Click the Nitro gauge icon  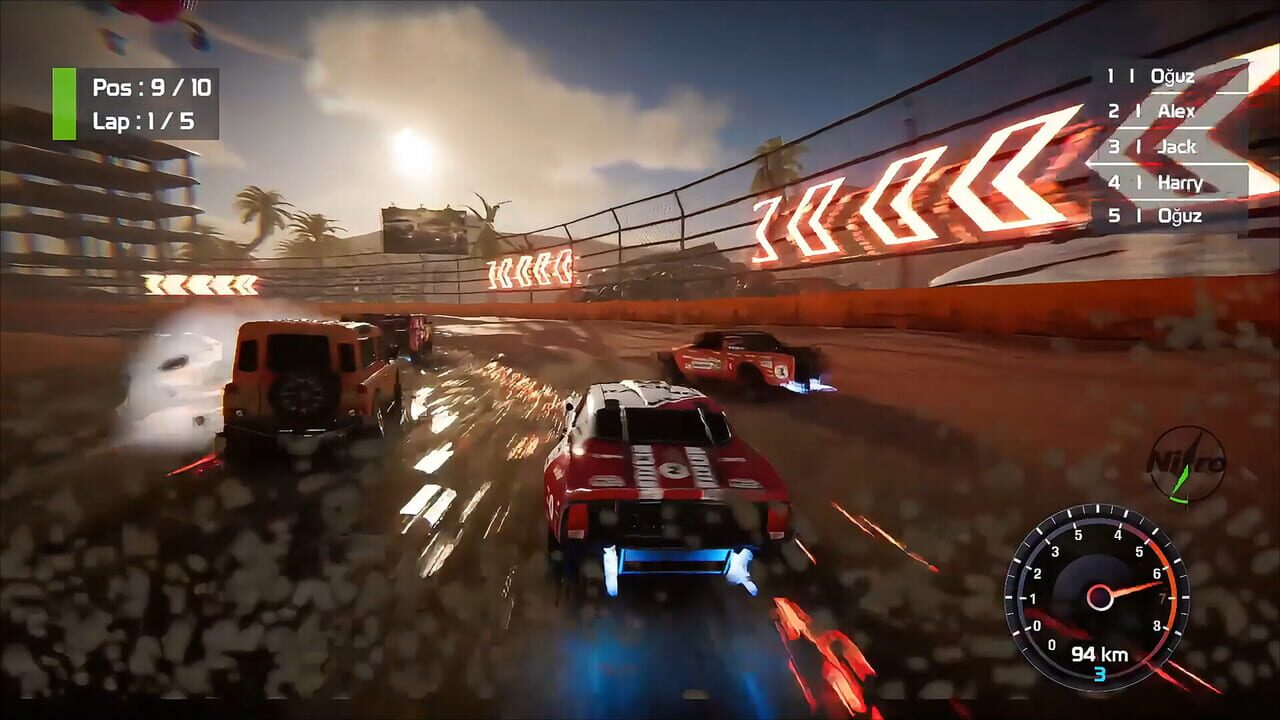1186,465
